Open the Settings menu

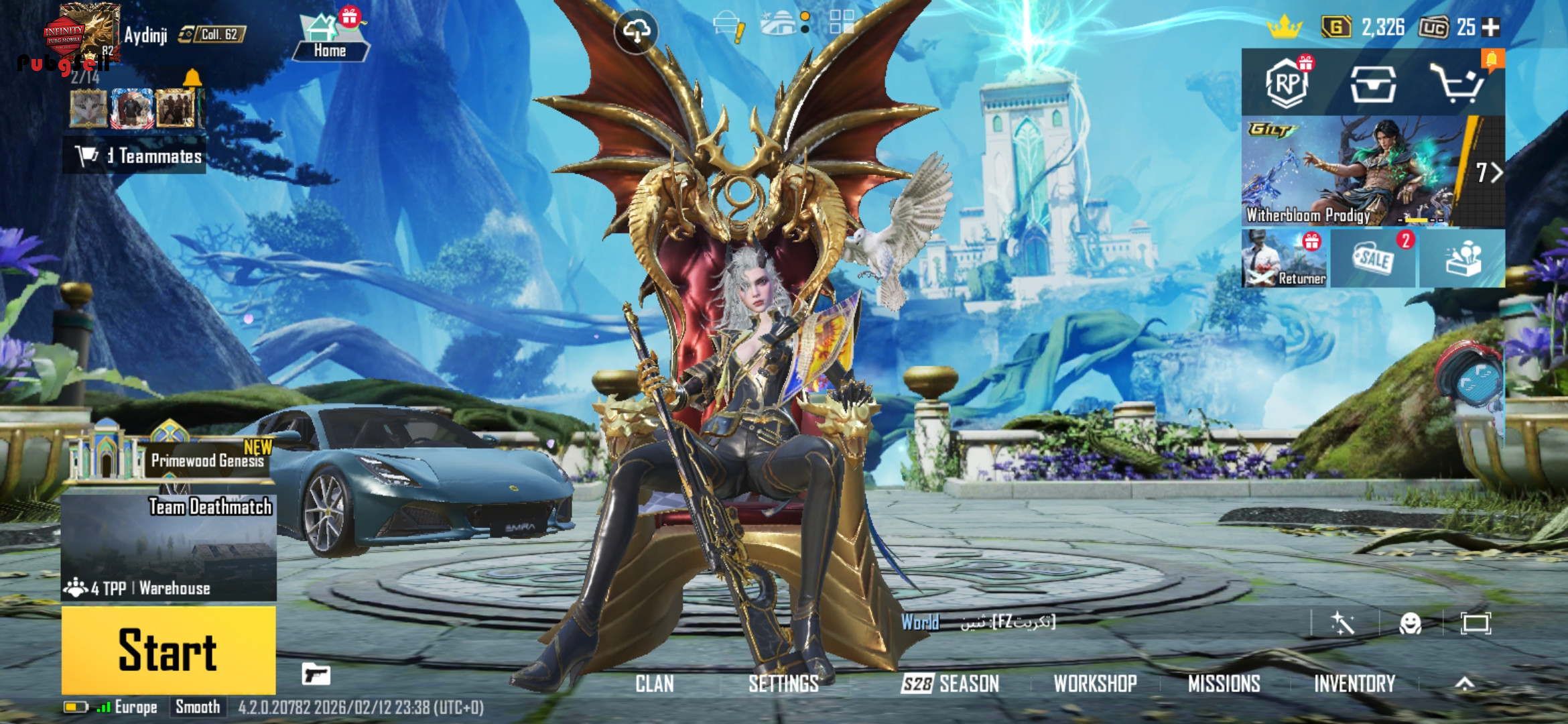(783, 684)
